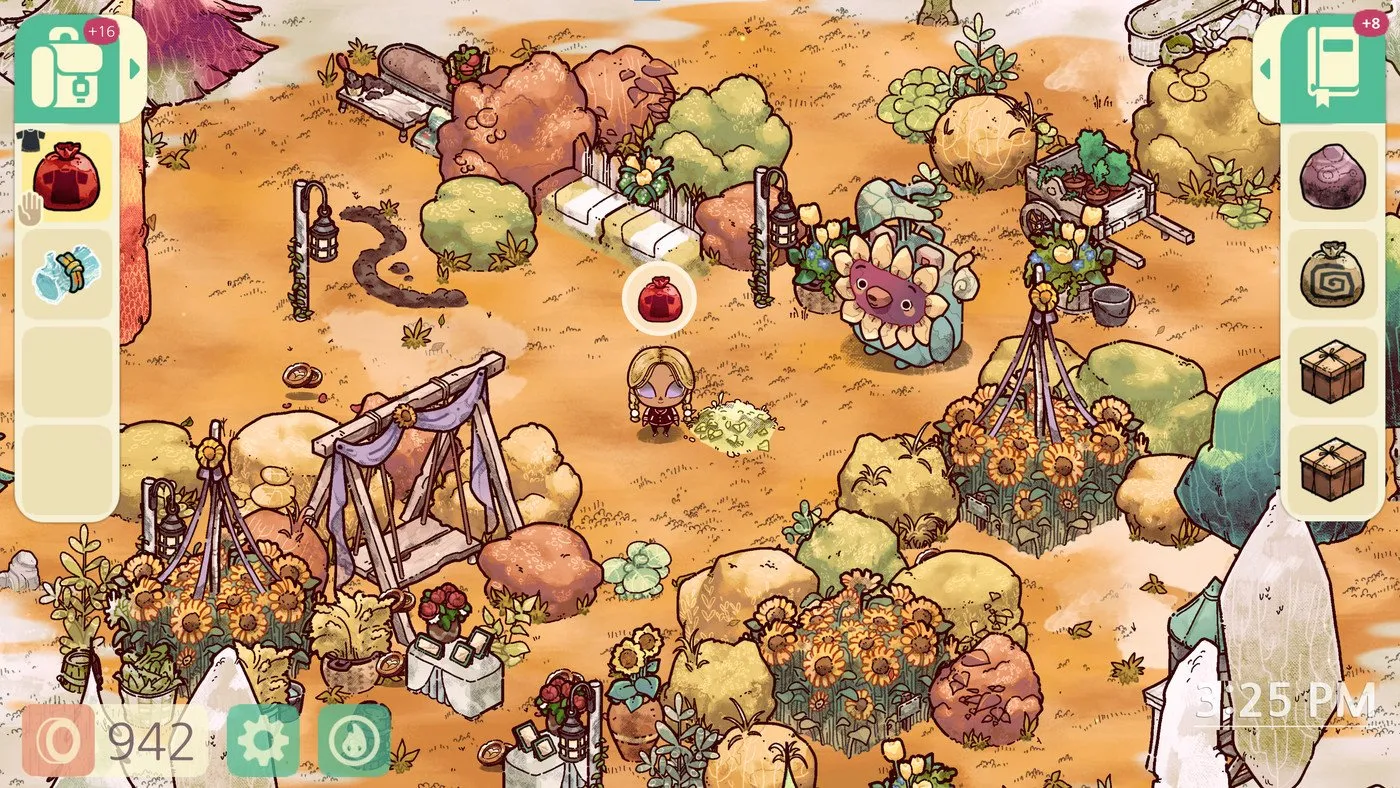Select the blue tied bundle slot
This screenshot has width=1400, height=788.
click(66, 274)
